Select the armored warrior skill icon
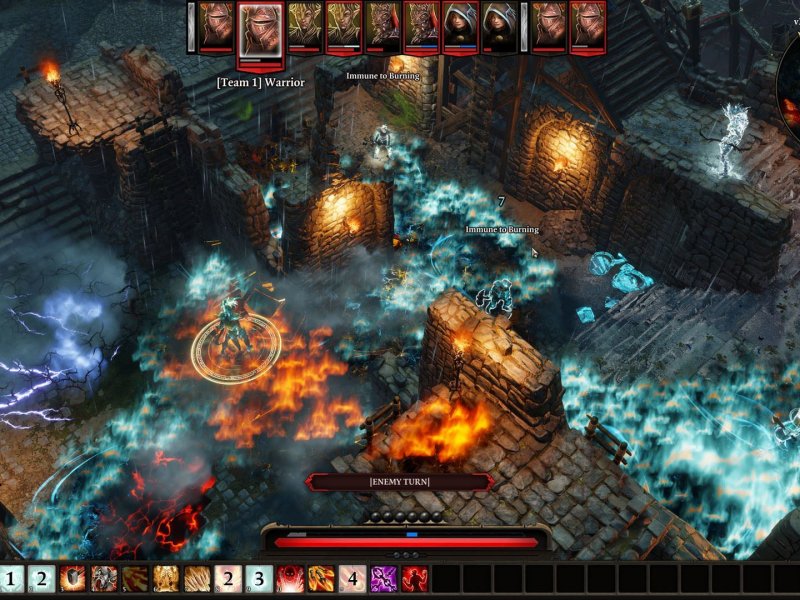This screenshot has height=600, width=800. point(104,579)
